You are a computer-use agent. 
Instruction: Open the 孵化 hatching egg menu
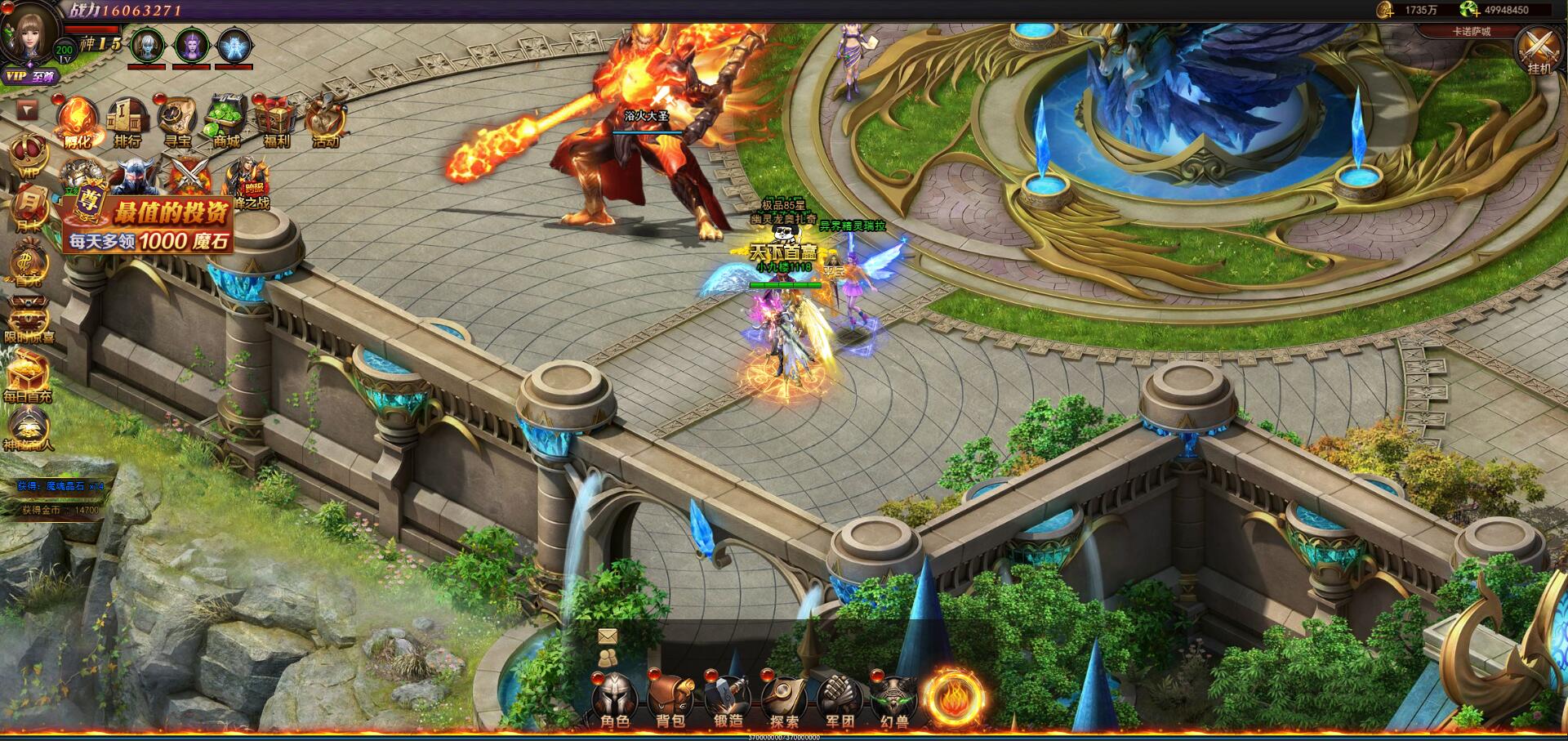point(78,121)
